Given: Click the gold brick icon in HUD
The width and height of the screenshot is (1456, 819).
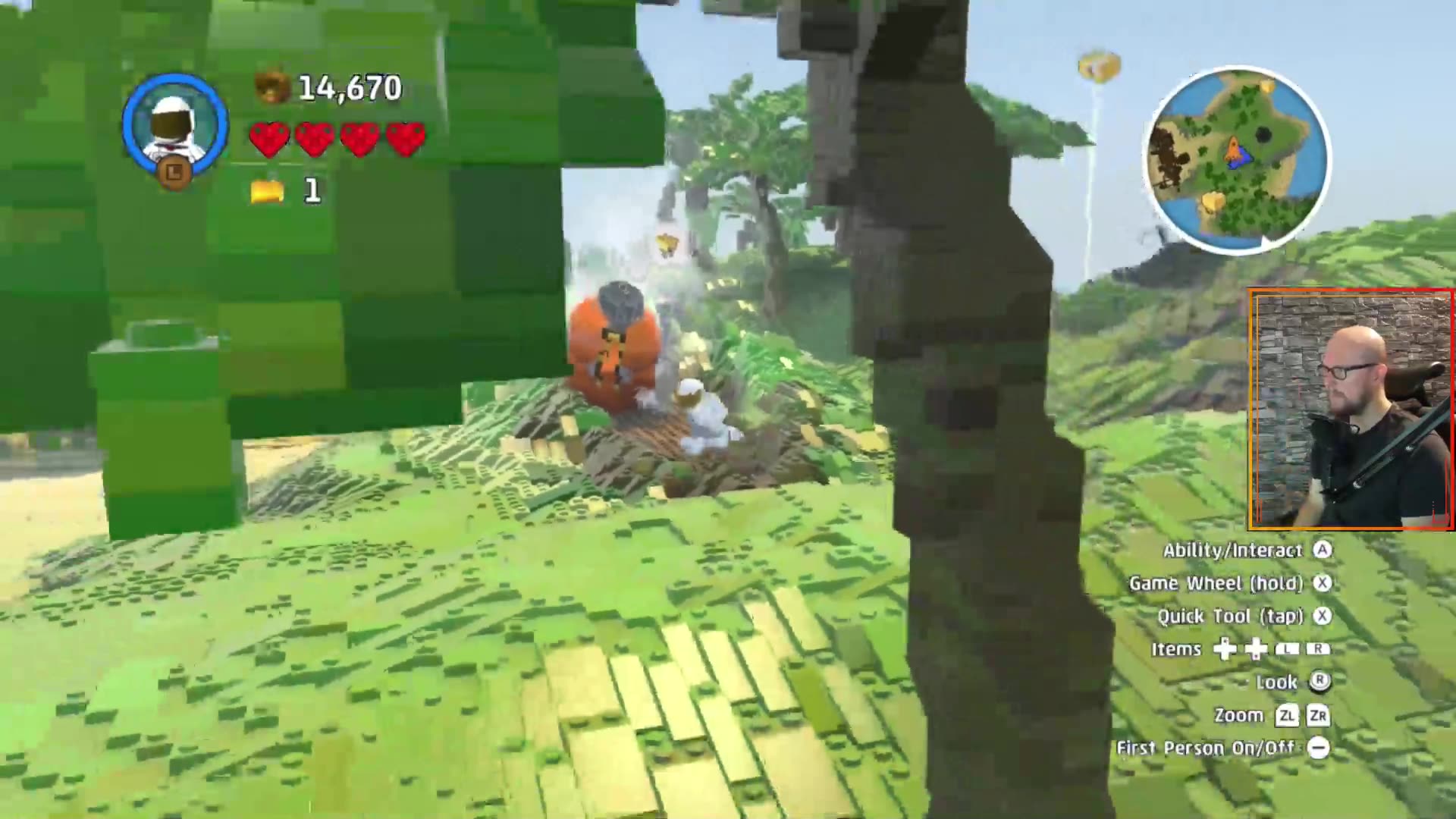Looking at the screenshot, I should coord(267,192).
